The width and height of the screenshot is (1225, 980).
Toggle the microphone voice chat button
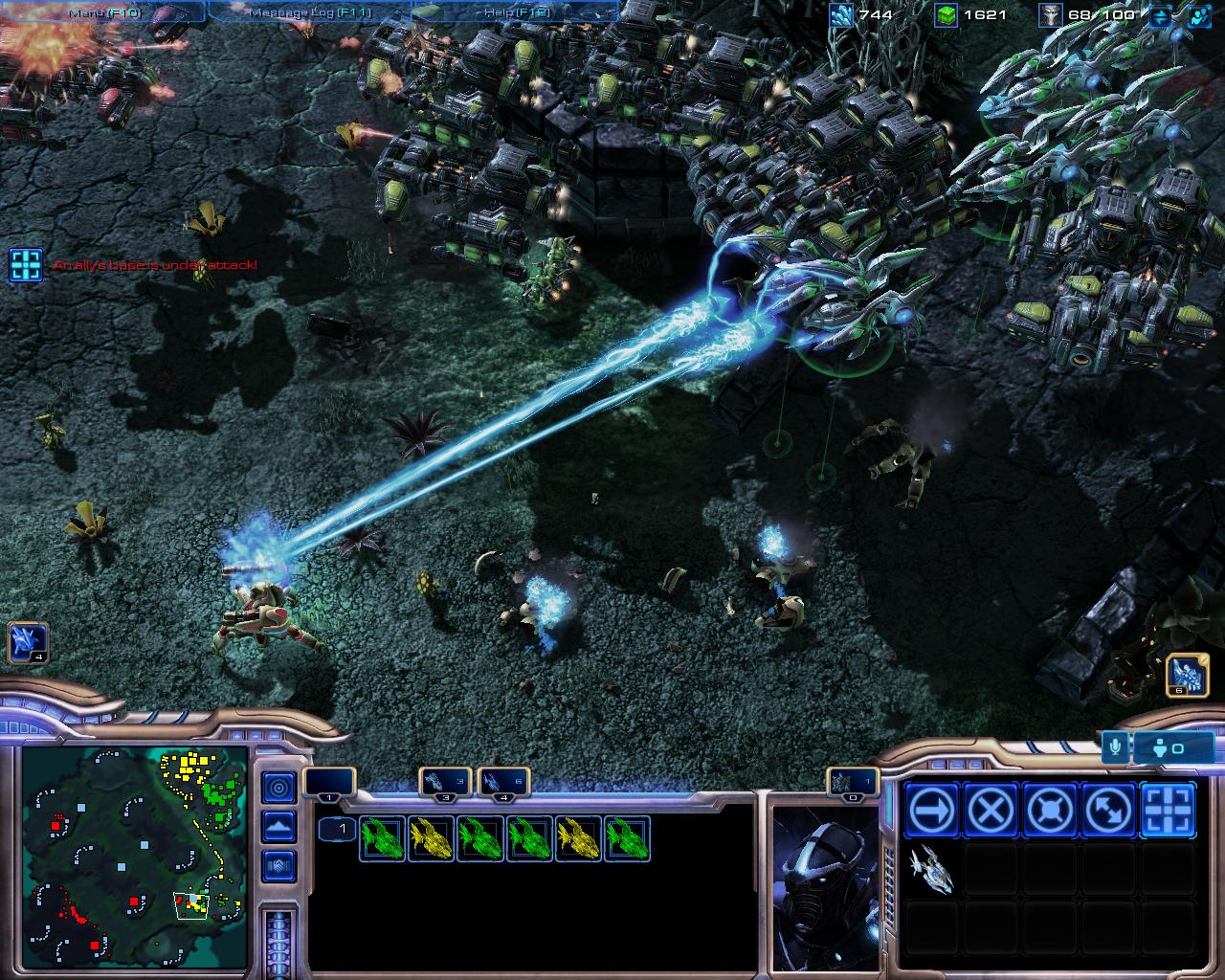(x=1114, y=746)
